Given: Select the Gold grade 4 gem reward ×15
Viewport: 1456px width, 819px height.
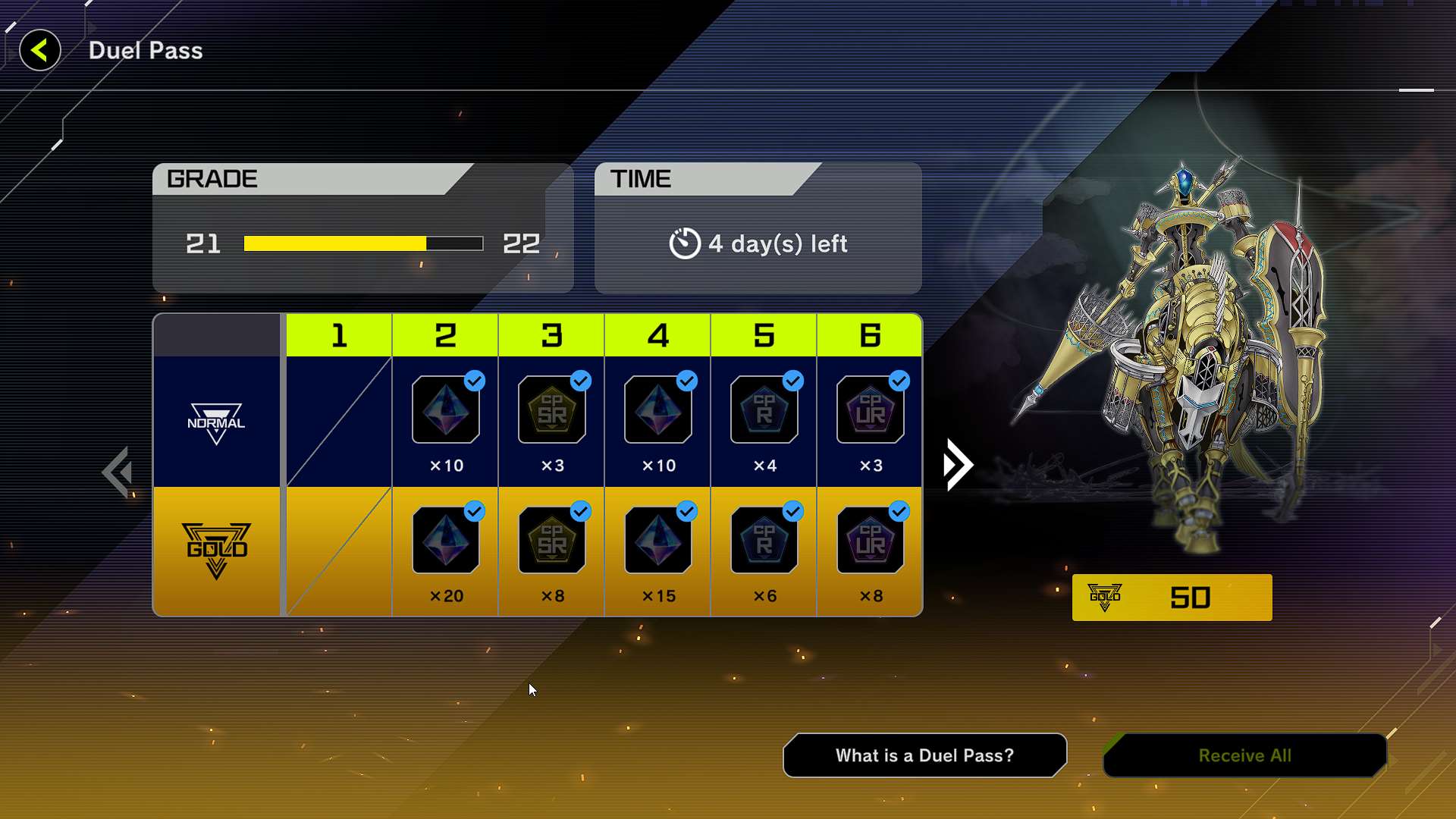Looking at the screenshot, I should click(x=658, y=541).
